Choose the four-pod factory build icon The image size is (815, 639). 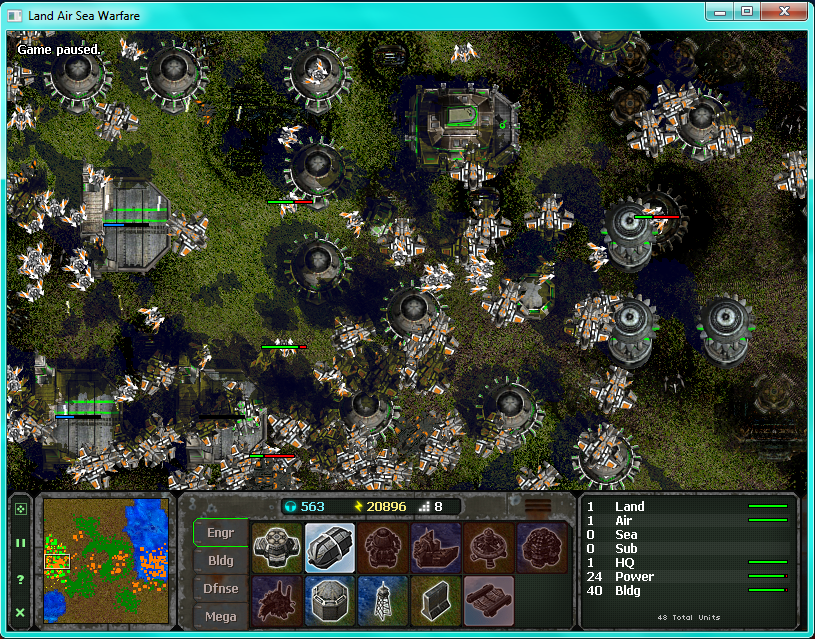pos(277,547)
